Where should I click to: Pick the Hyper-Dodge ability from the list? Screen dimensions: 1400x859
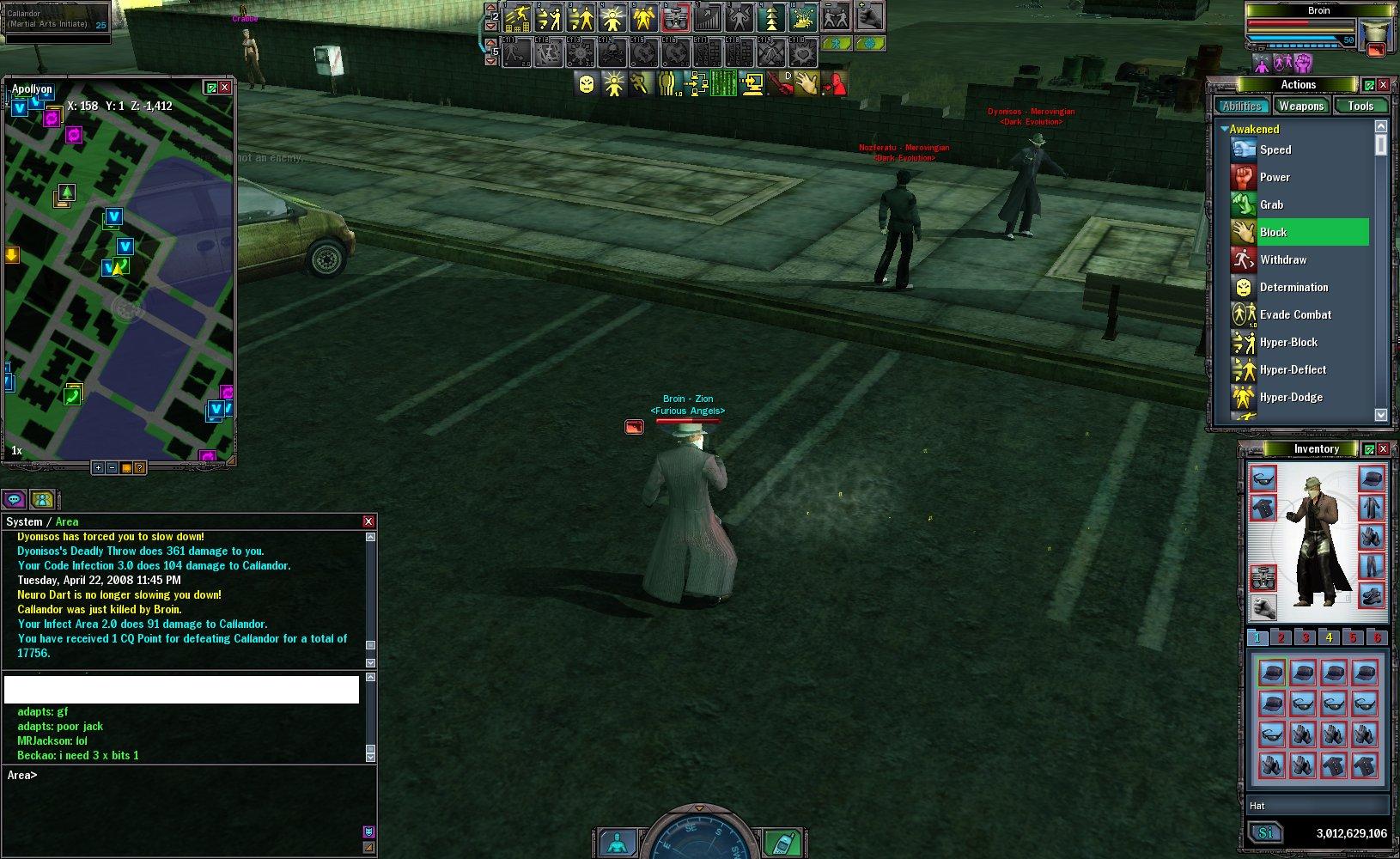(1291, 397)
